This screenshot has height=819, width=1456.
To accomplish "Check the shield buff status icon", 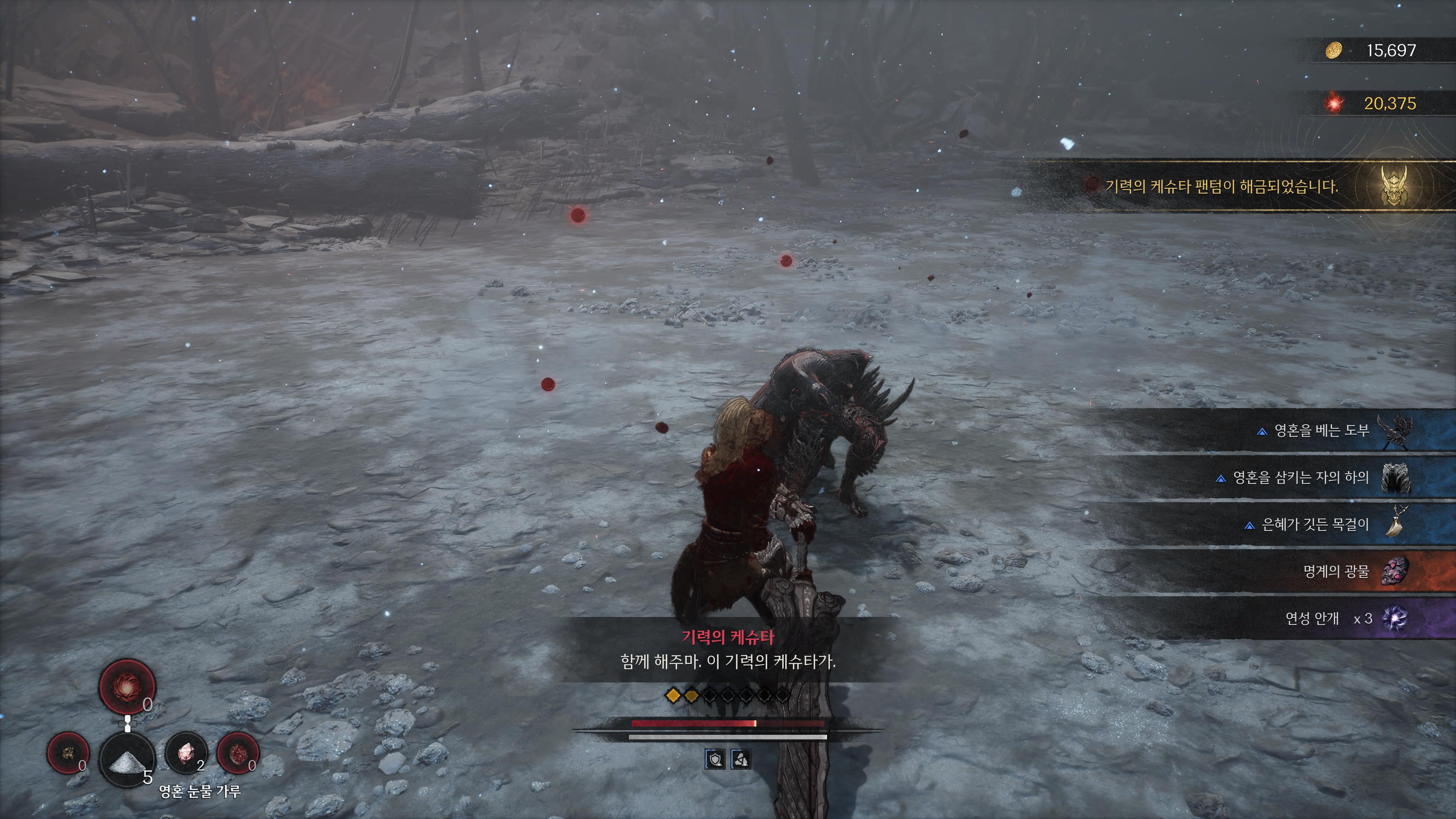I will (x=715, y=759).
